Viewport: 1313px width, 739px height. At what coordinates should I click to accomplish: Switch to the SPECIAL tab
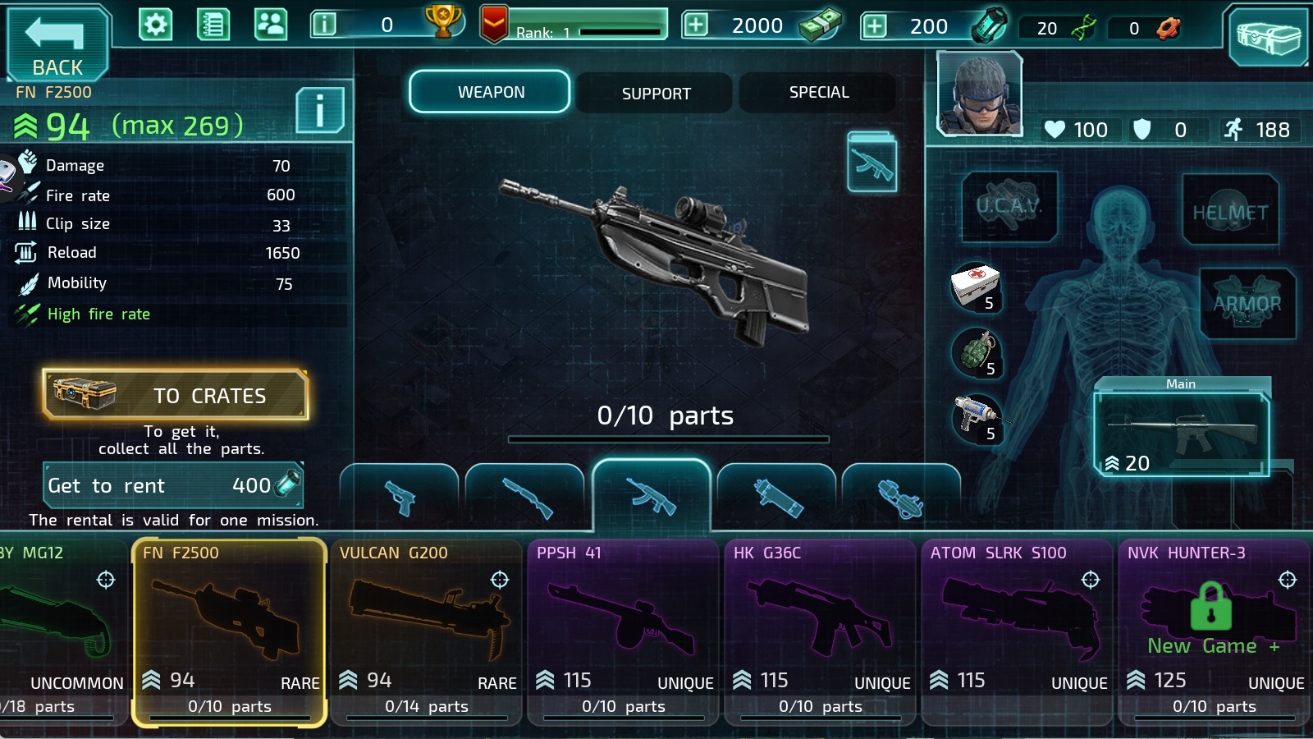(x=818, y=92)
